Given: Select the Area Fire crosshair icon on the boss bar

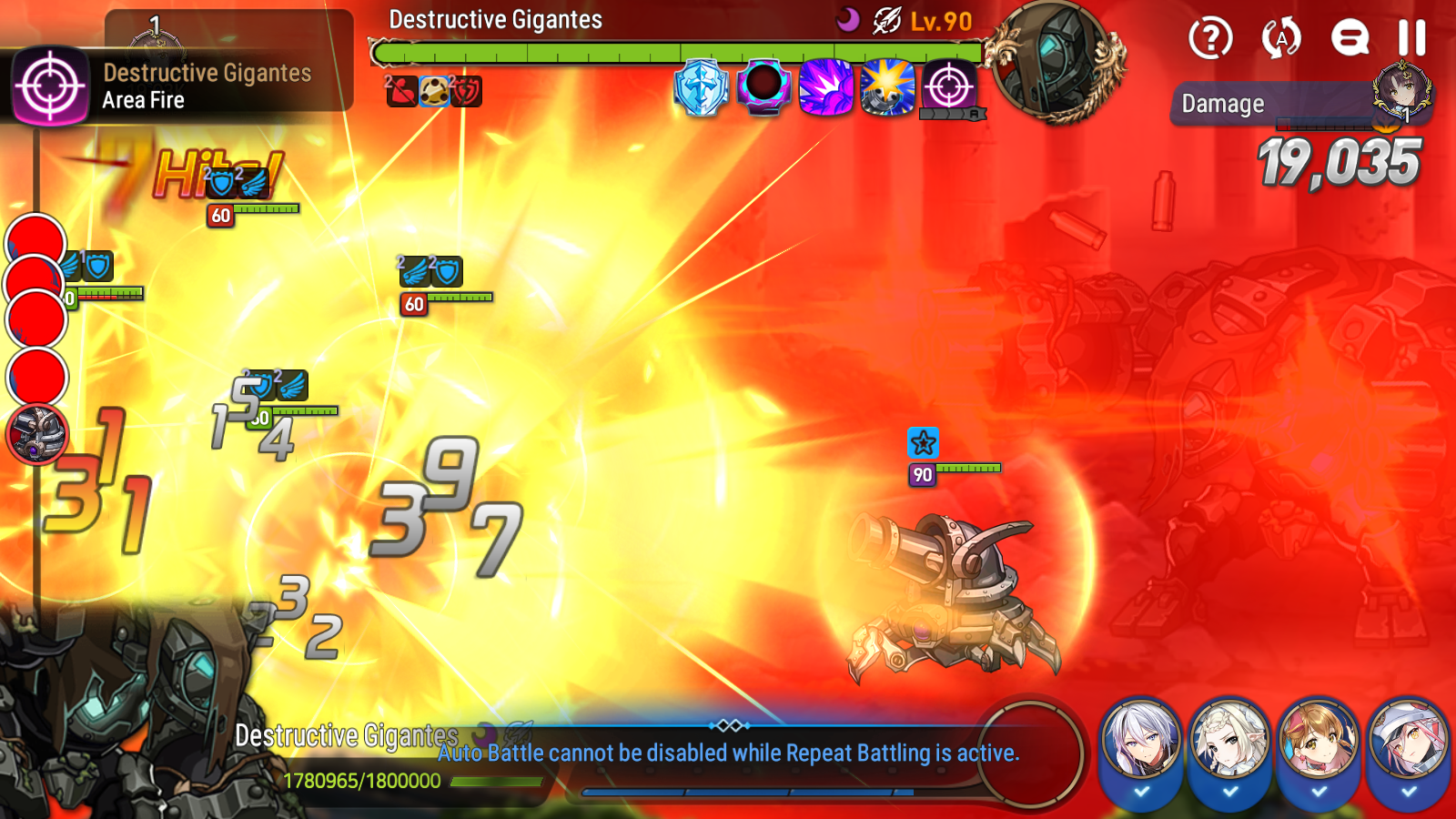Looking at the screenshot, I should coord(947,88).
